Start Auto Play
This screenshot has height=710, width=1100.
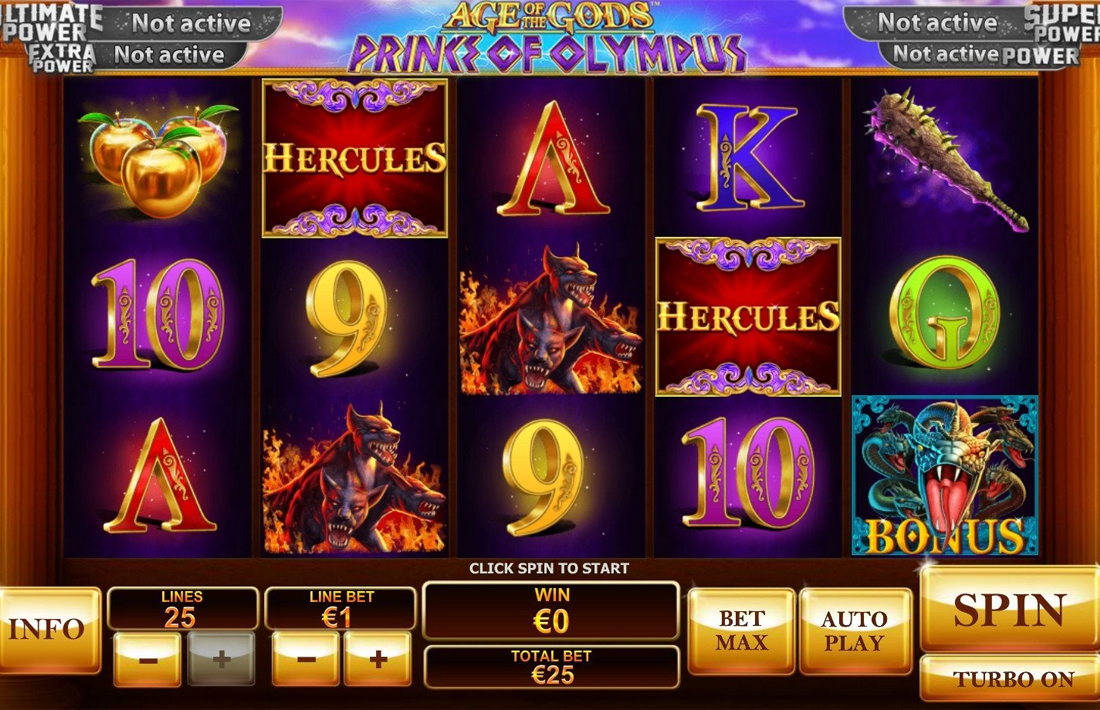tap(855, 630)
